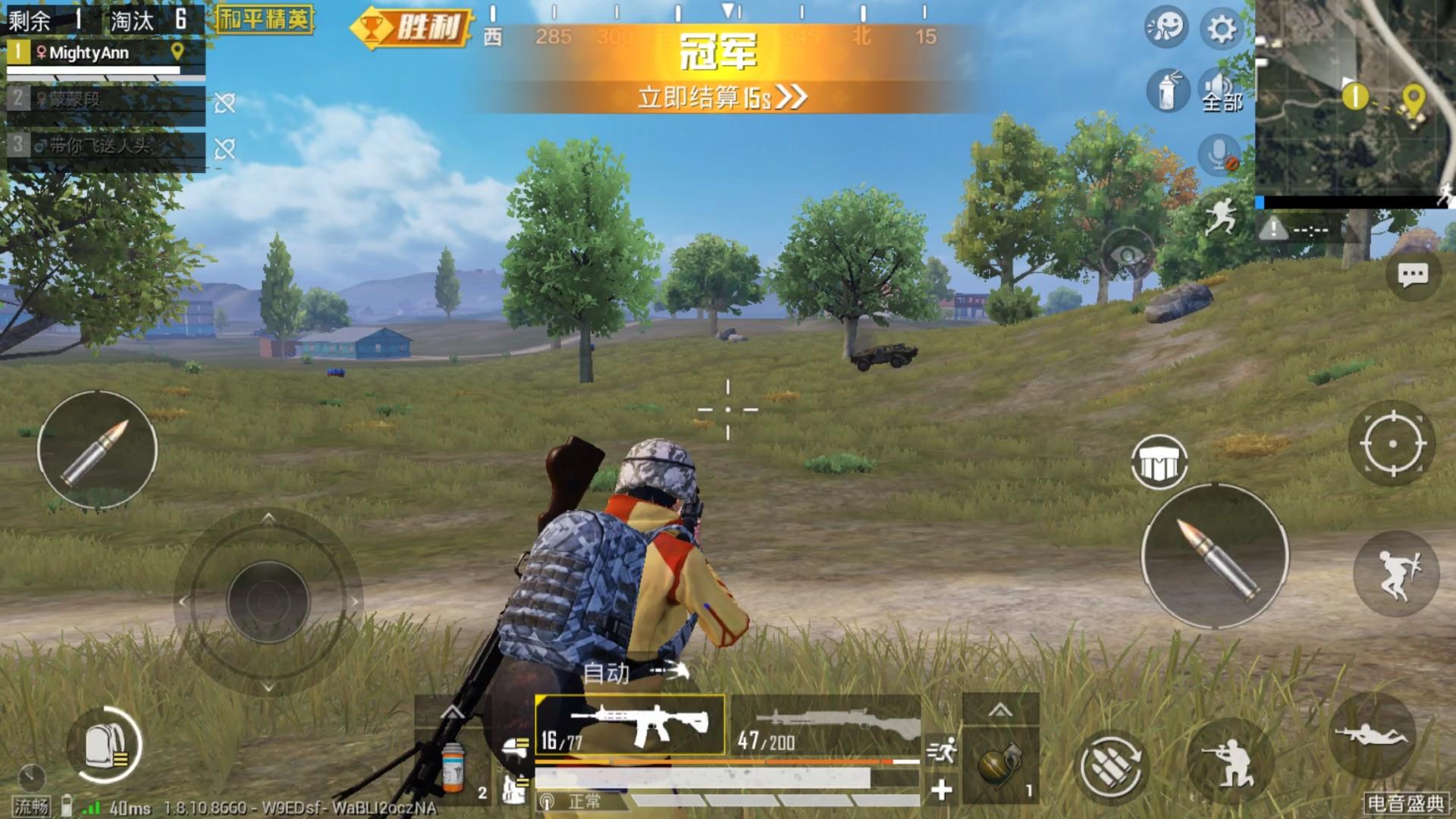Select the spray paint emote icon
The height and width of the screenshot is (819, 1456).
(1168, 91)
